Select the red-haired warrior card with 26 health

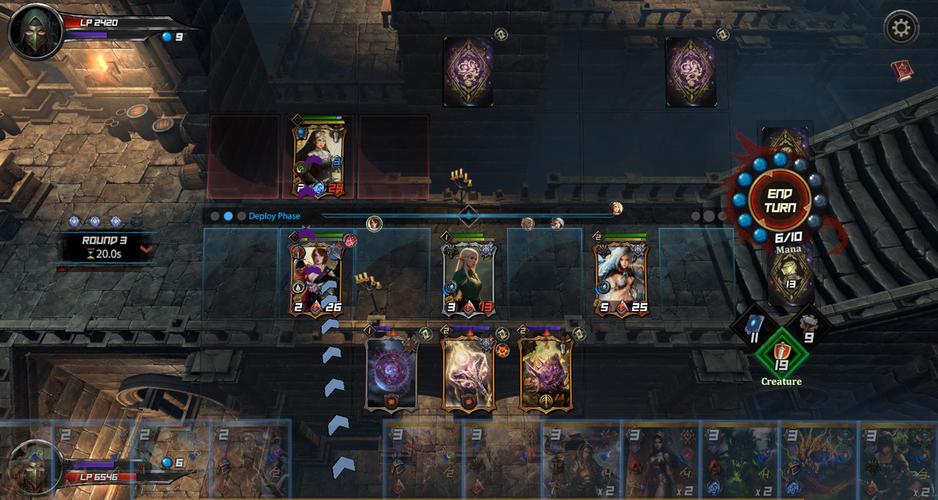coord(316,275)
